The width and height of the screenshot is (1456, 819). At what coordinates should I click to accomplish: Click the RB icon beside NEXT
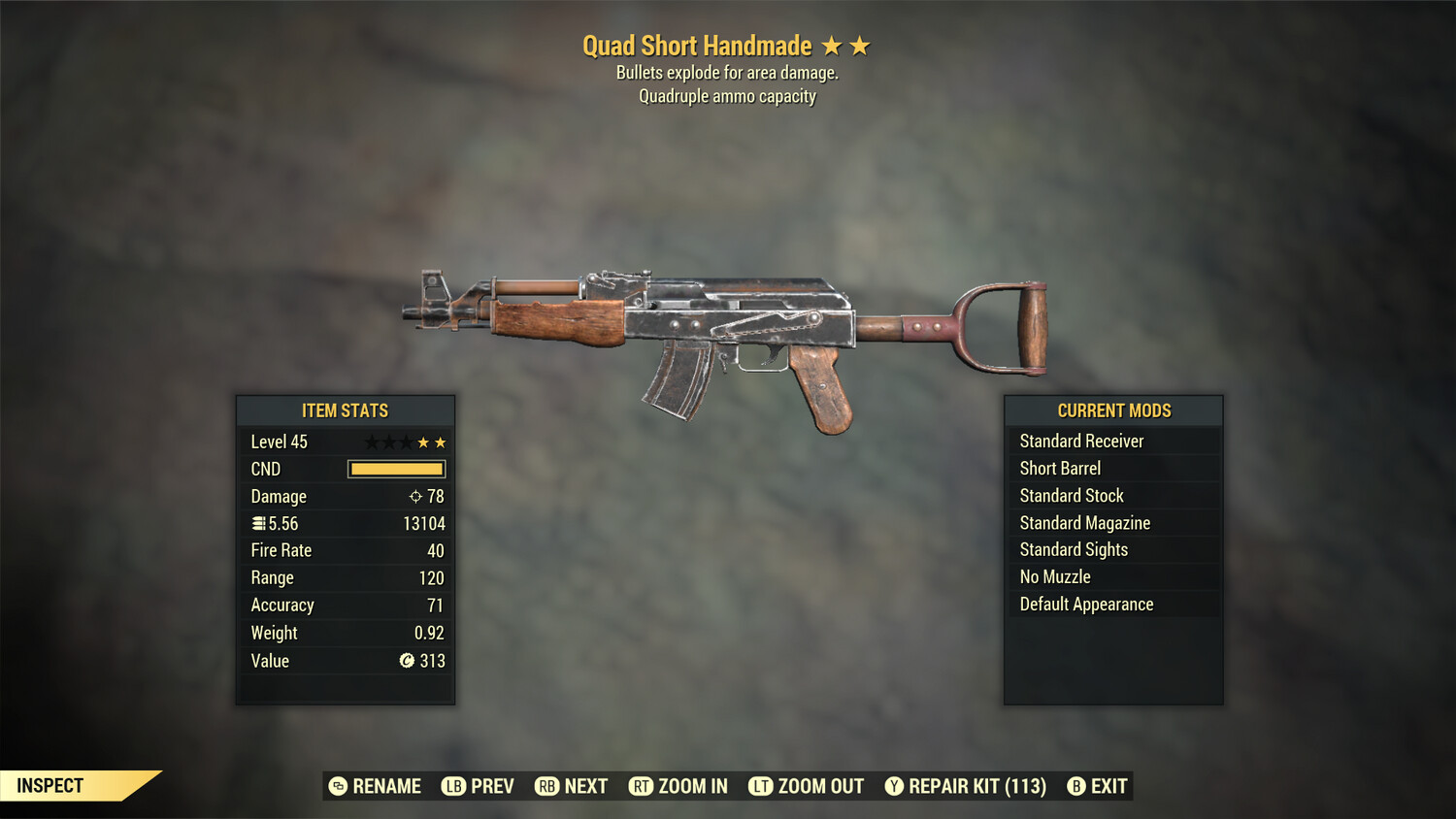click(546, 786)
